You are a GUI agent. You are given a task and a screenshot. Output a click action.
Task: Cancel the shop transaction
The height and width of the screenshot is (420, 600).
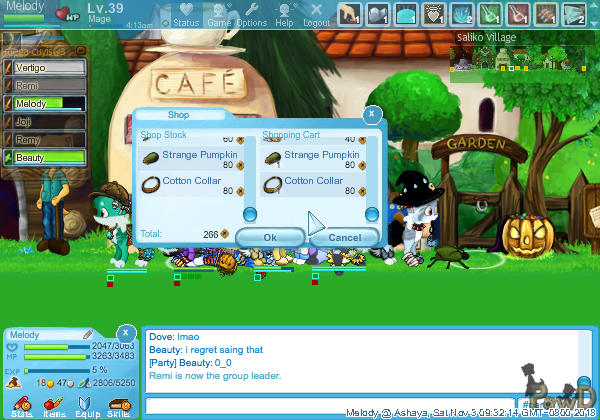click(344, 237)
